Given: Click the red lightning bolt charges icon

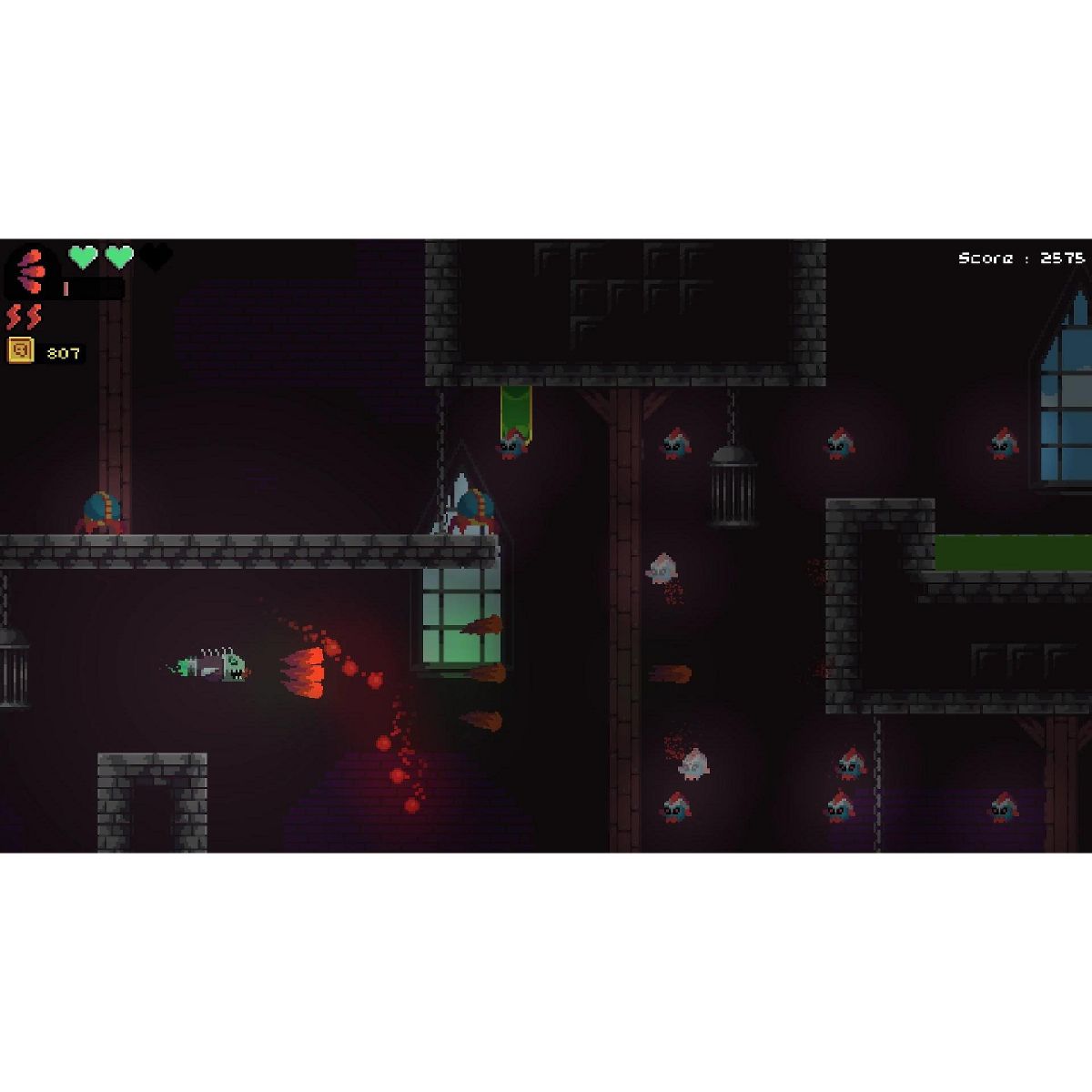Looking at the screenshot, I should 24,317.
